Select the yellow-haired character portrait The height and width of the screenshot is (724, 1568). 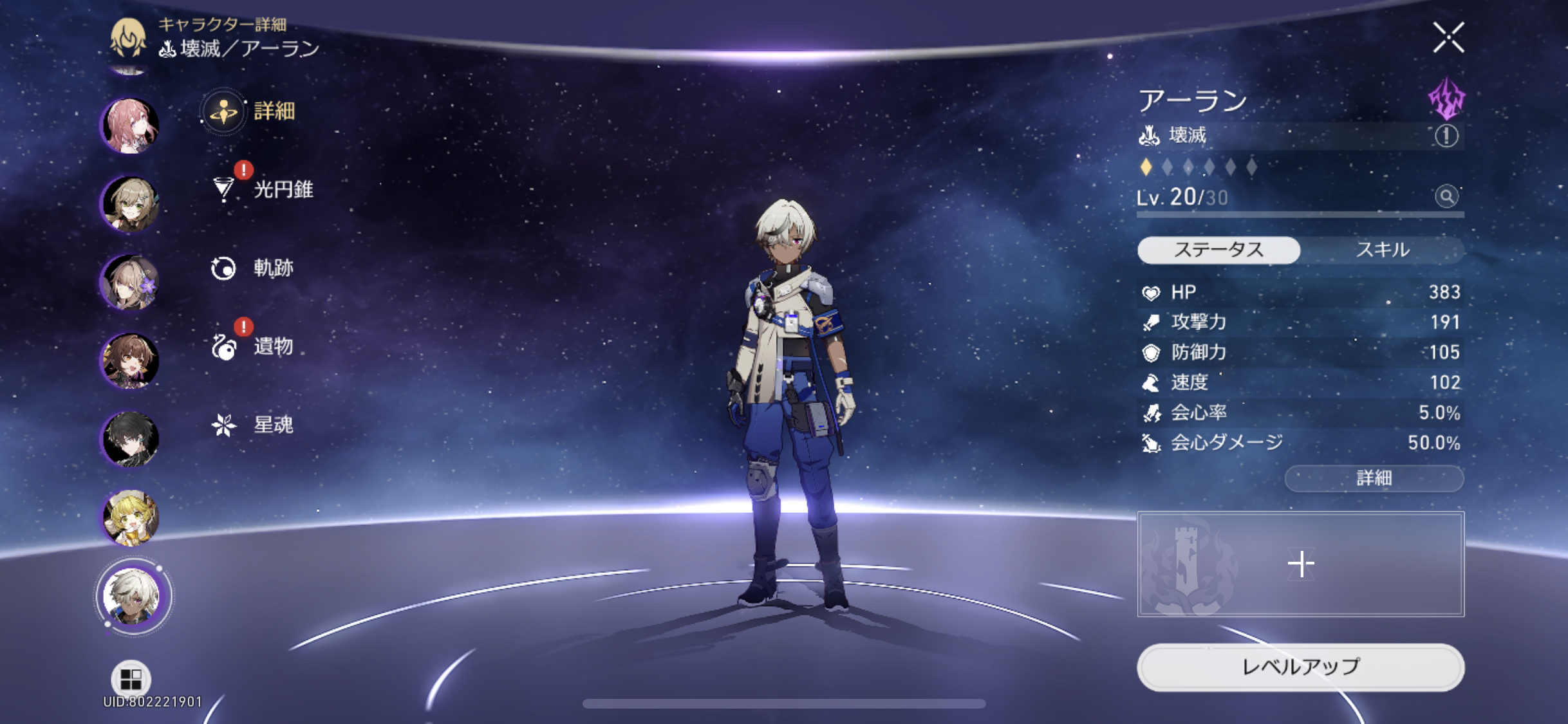point(131,517)
